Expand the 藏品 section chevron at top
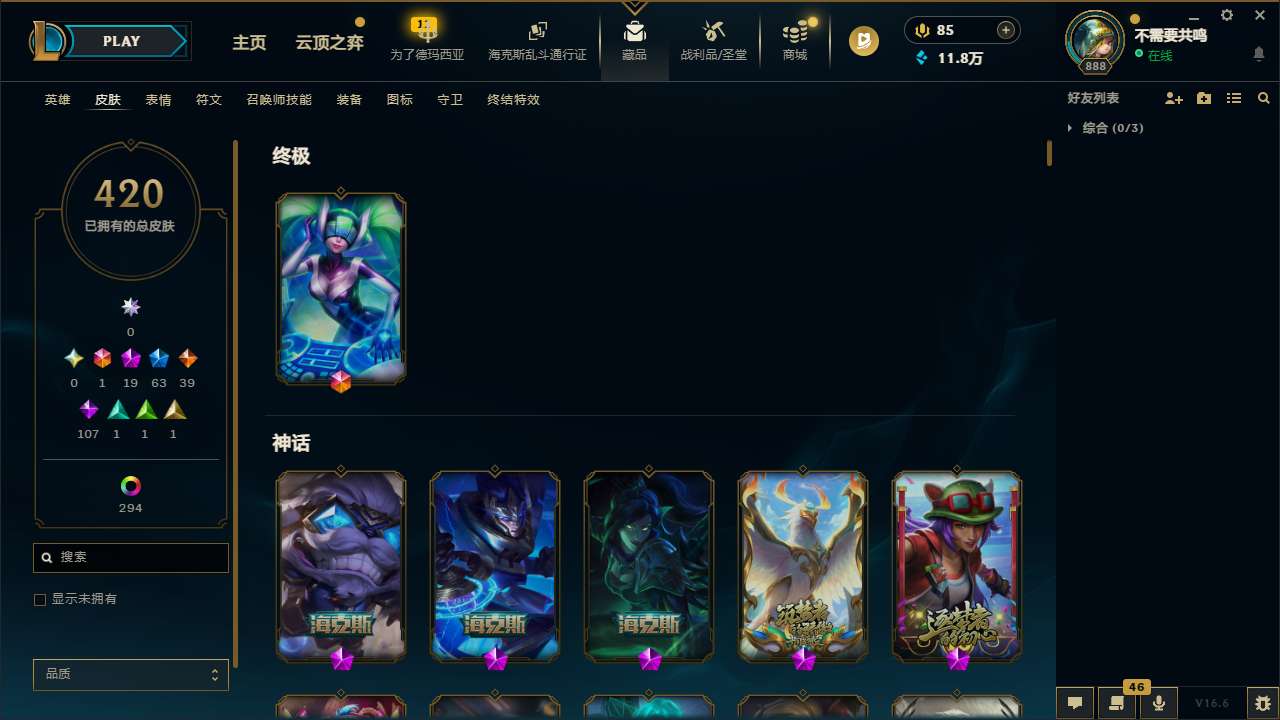 [634, 6]
